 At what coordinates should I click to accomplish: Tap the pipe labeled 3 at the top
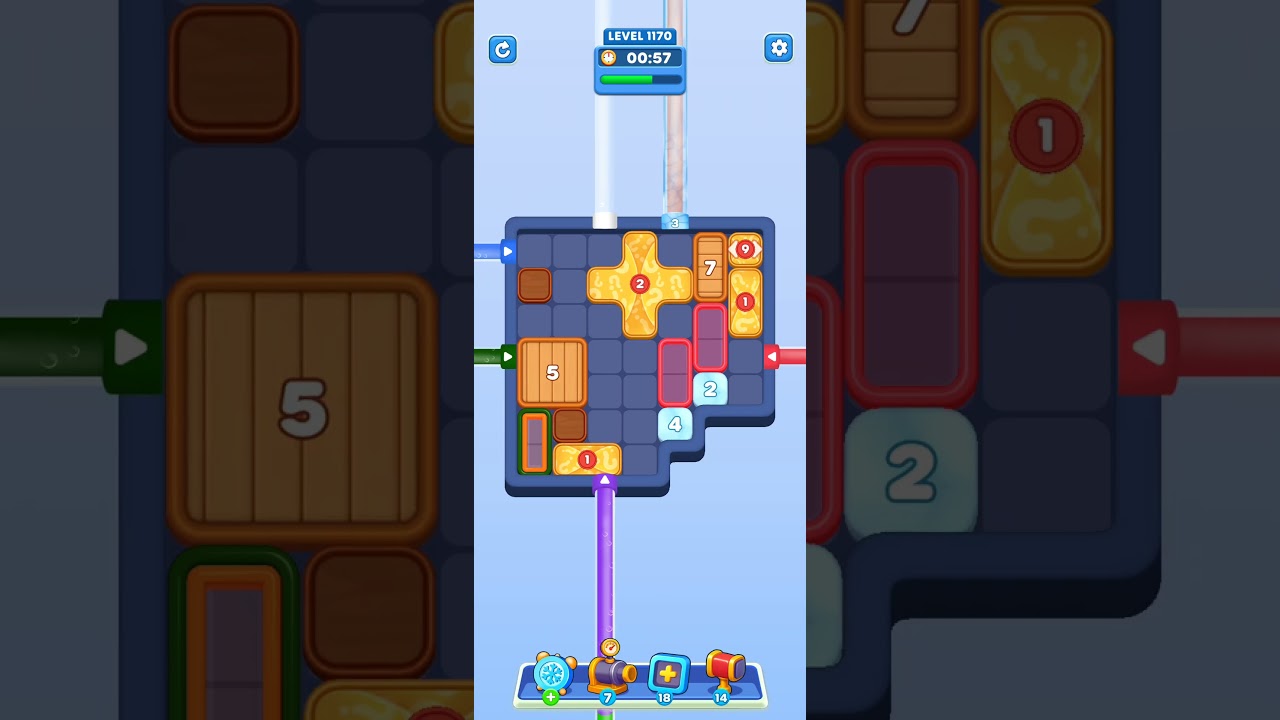point(673,222)
